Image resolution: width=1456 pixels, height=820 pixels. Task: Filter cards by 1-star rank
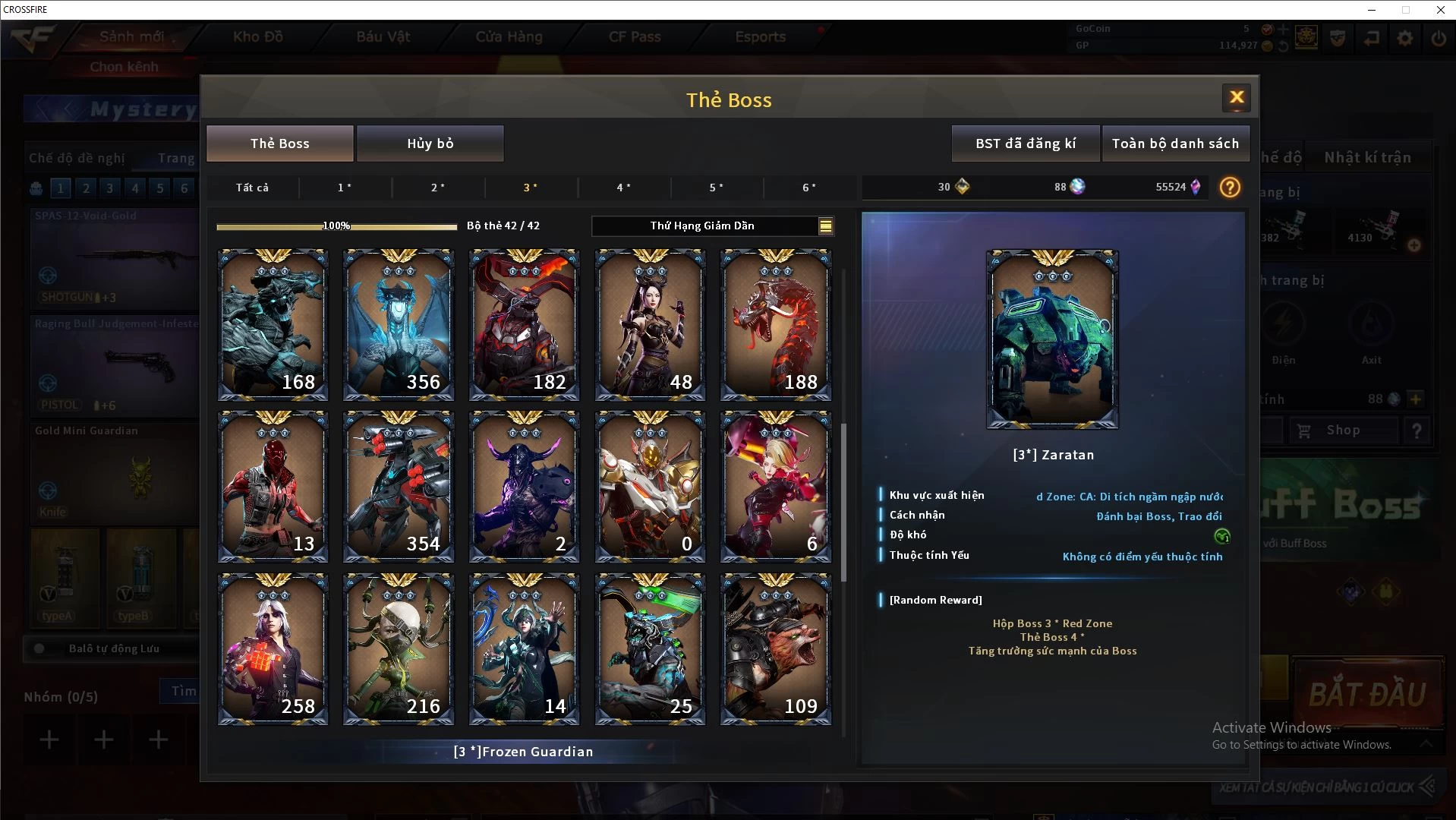click(345, 188)
